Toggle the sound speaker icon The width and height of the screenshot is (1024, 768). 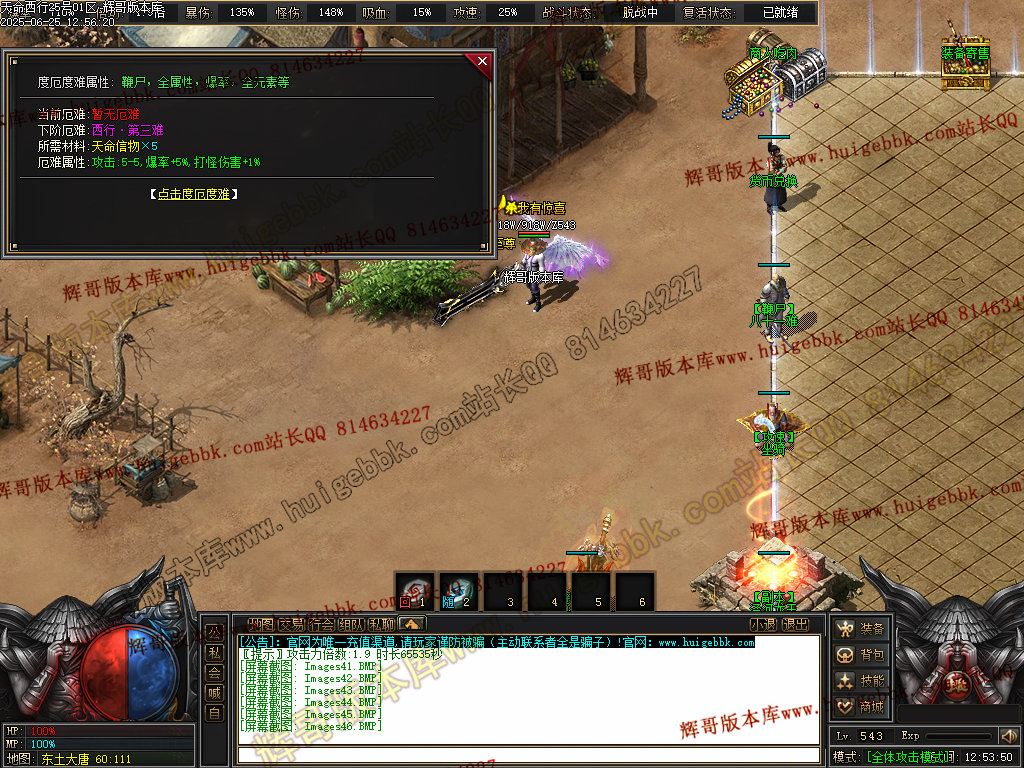1008,736
